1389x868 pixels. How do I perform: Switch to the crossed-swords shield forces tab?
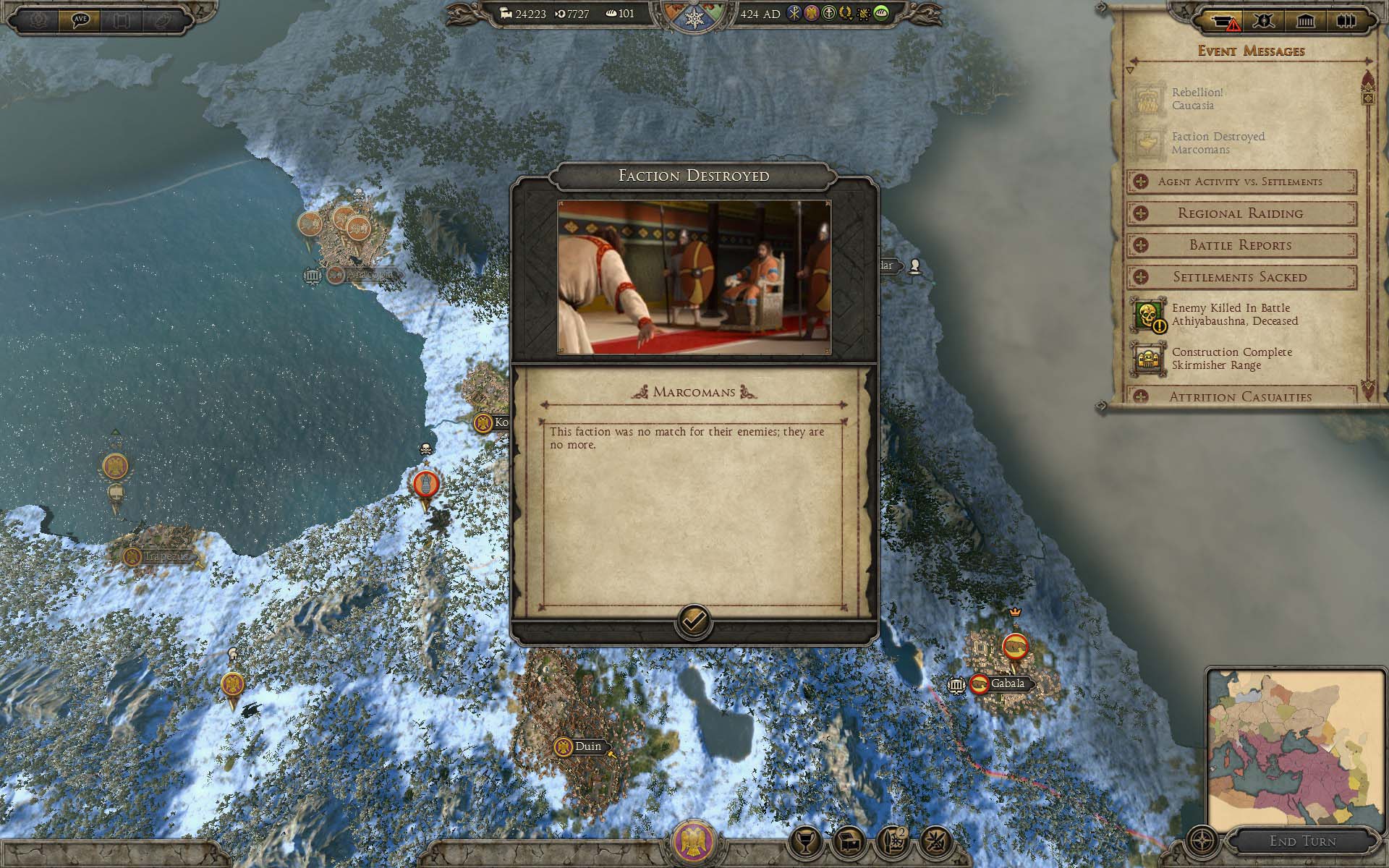click(1265, 21)
